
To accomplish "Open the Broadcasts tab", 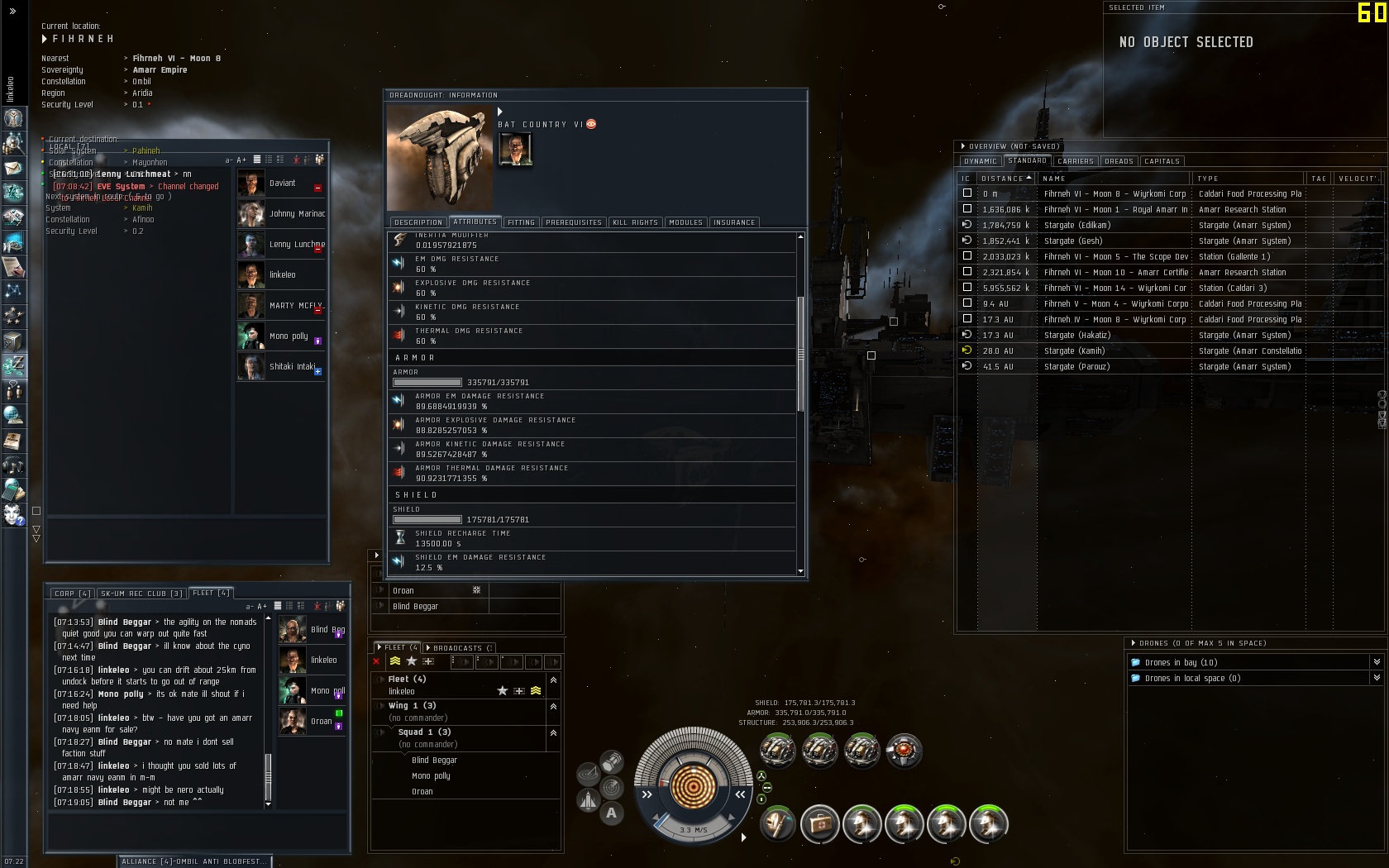I will click(x=460, y=648).
